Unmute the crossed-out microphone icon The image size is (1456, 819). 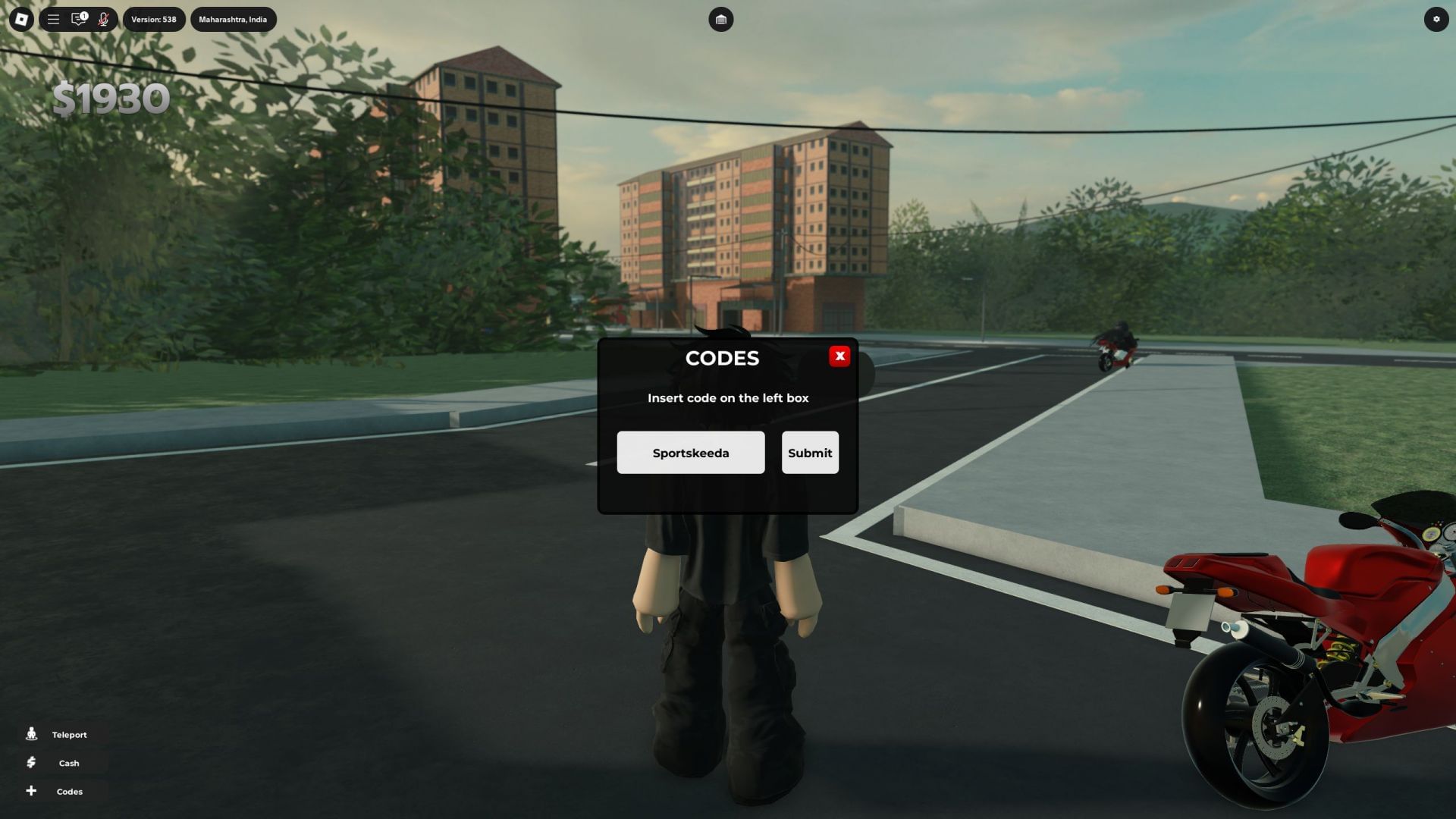point(104,19)
